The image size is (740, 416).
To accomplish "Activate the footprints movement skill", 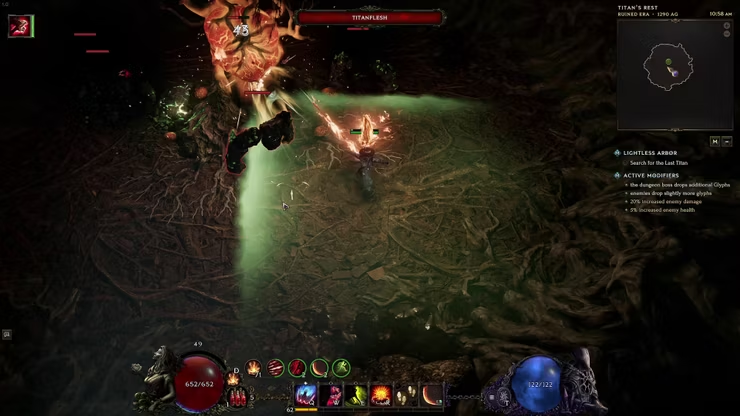I will 407,395.
